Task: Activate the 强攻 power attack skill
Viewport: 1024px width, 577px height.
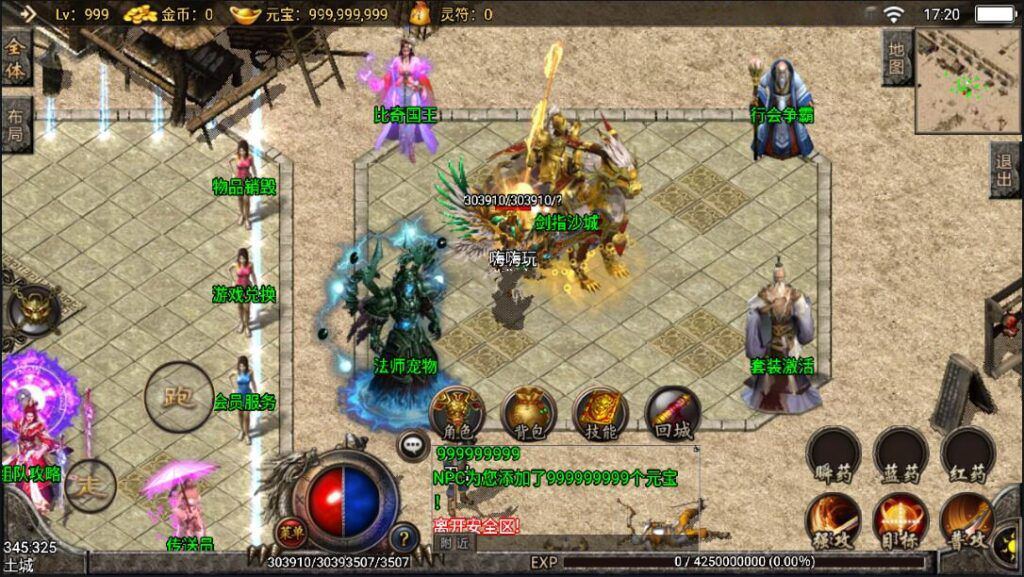Action: click(834, 519)
